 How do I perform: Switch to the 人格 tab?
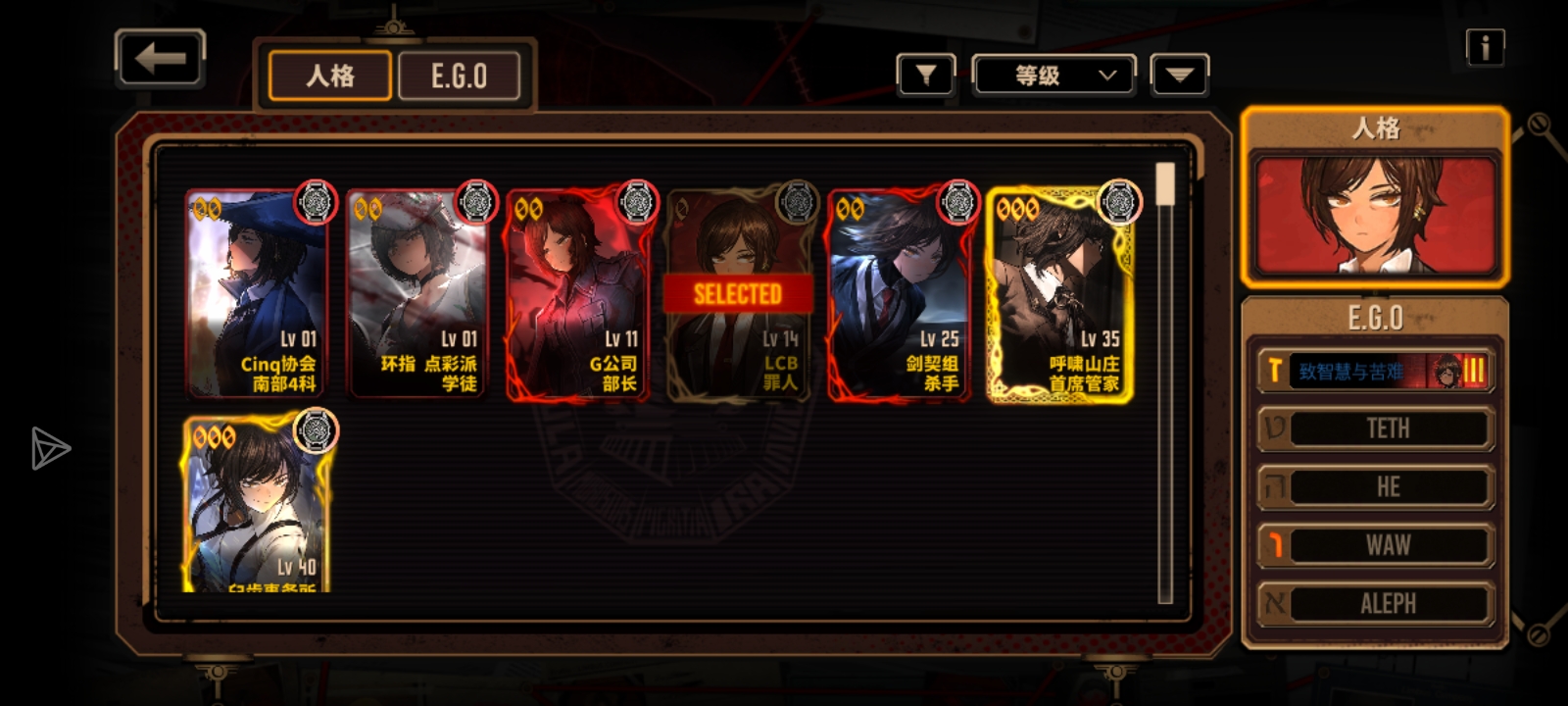tap(330, 76)
